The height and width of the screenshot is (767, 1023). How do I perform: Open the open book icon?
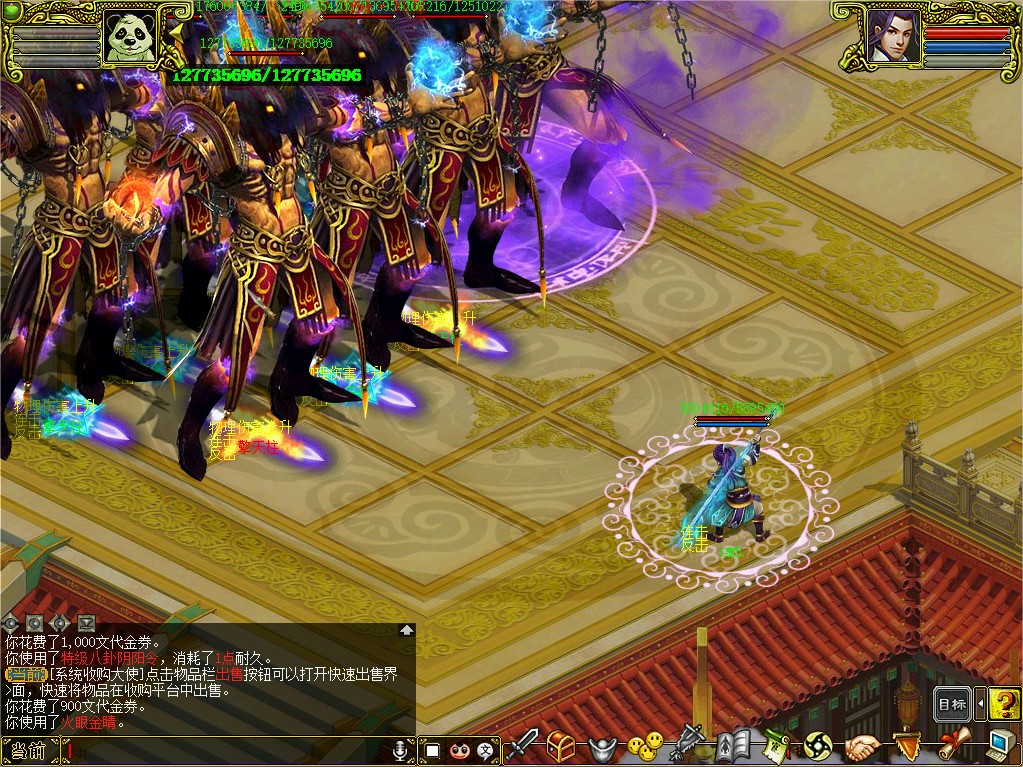point(733,746)
